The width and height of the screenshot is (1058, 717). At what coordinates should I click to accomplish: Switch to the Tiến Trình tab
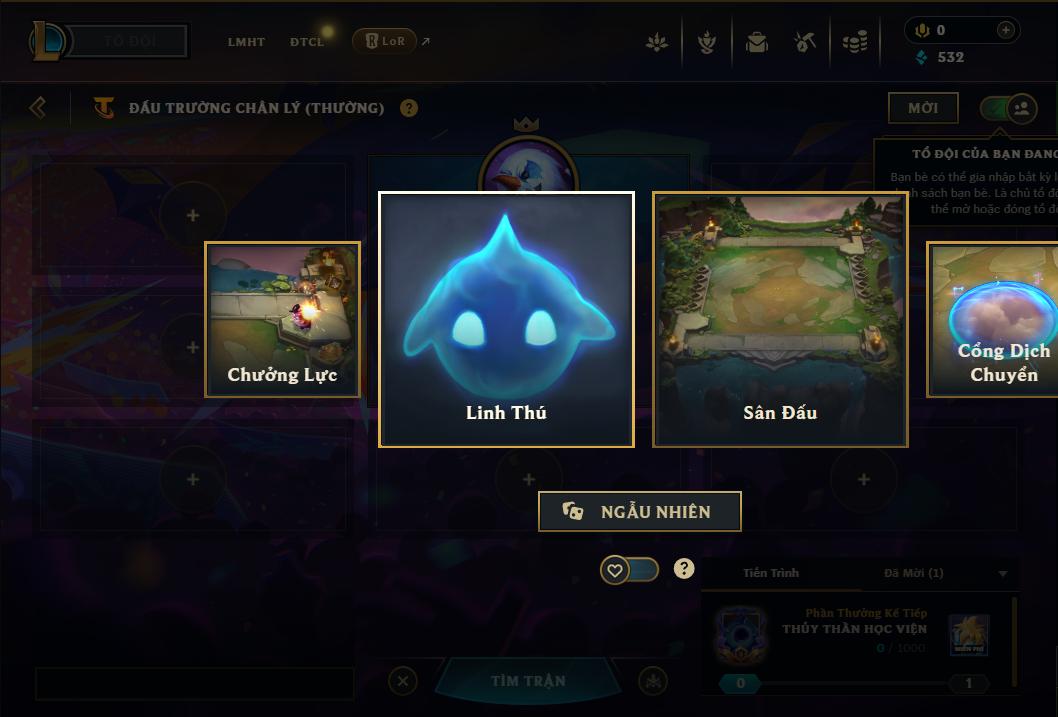click(x=771, y=573)
